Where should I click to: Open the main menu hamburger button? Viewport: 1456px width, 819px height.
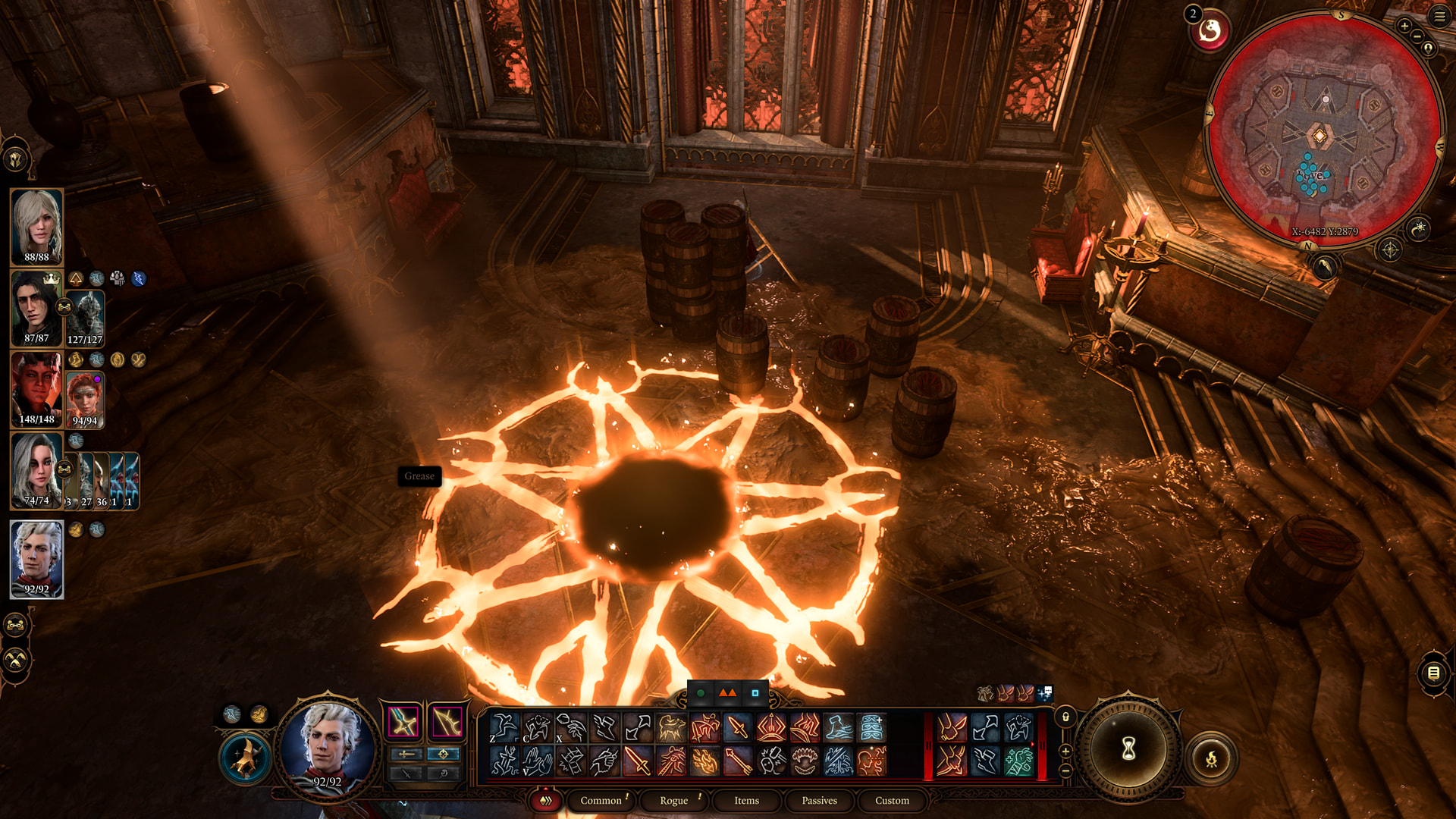point(1439,16)
